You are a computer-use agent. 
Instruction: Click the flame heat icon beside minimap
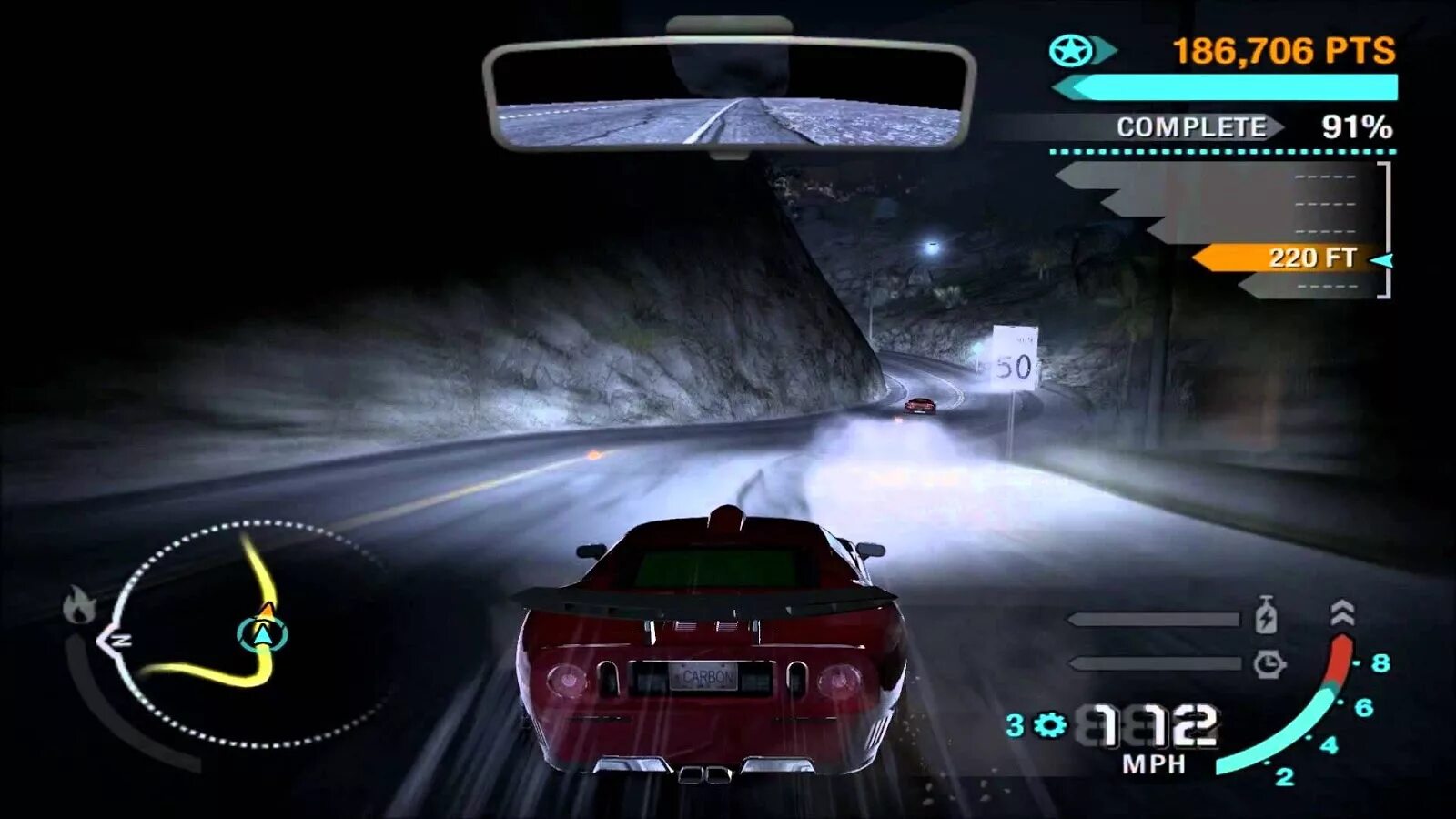(79, 605)
